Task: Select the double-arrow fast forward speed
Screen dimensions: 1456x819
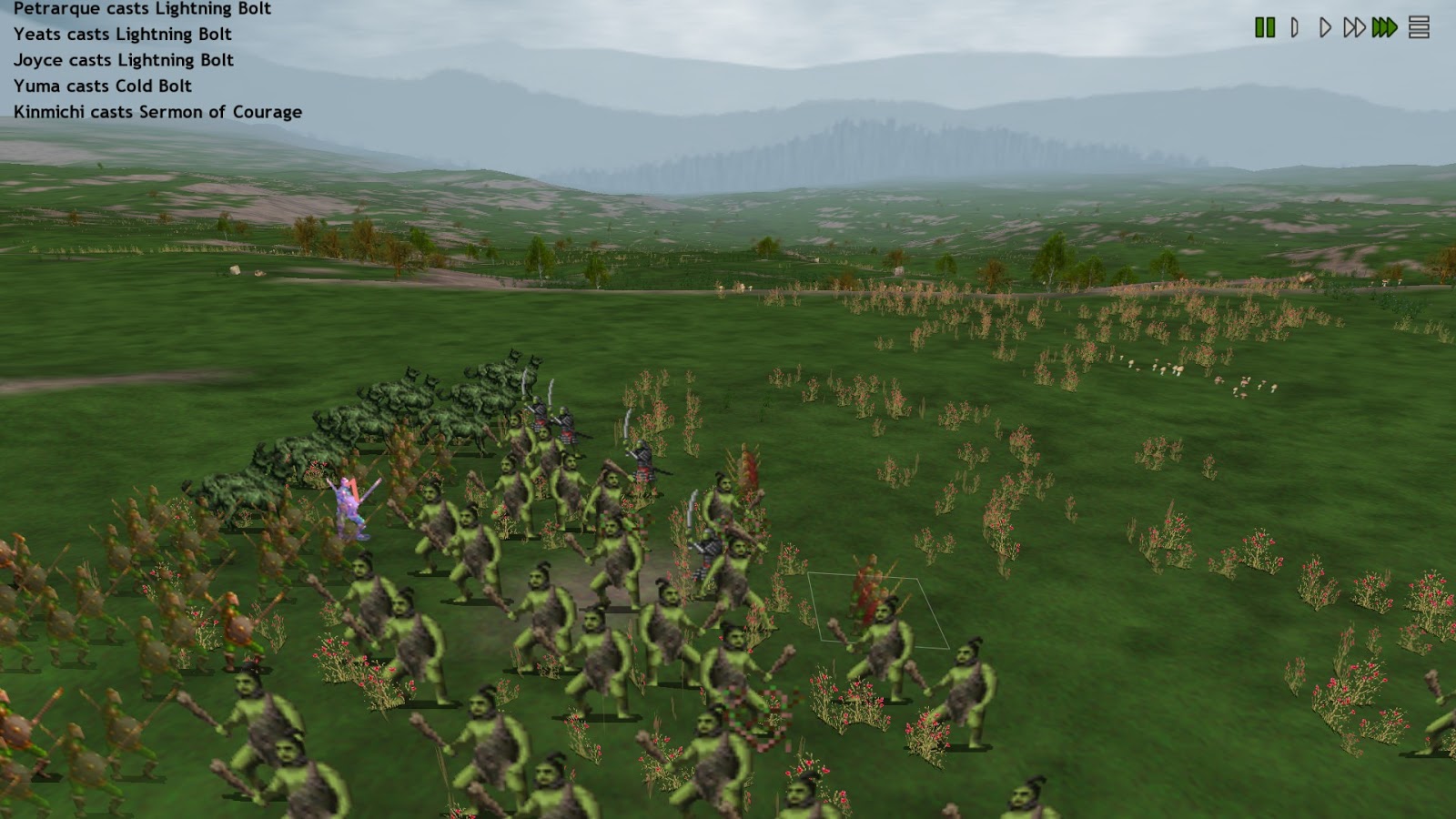Action: (x=1353, y=27)
